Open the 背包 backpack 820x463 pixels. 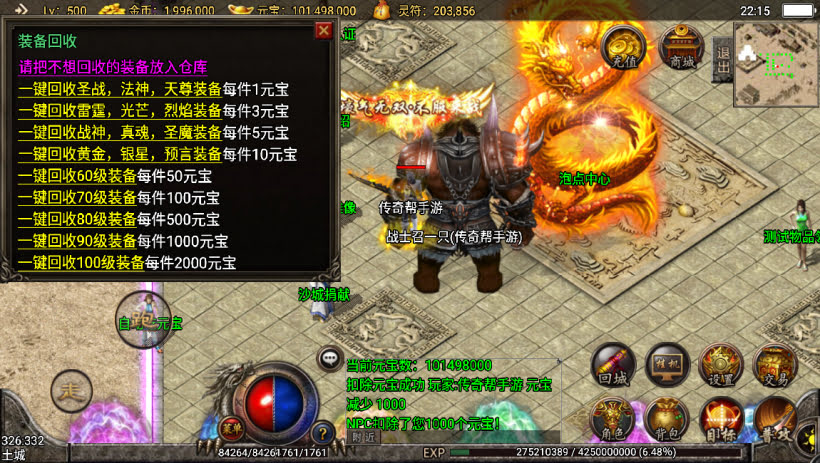(666, 420)
